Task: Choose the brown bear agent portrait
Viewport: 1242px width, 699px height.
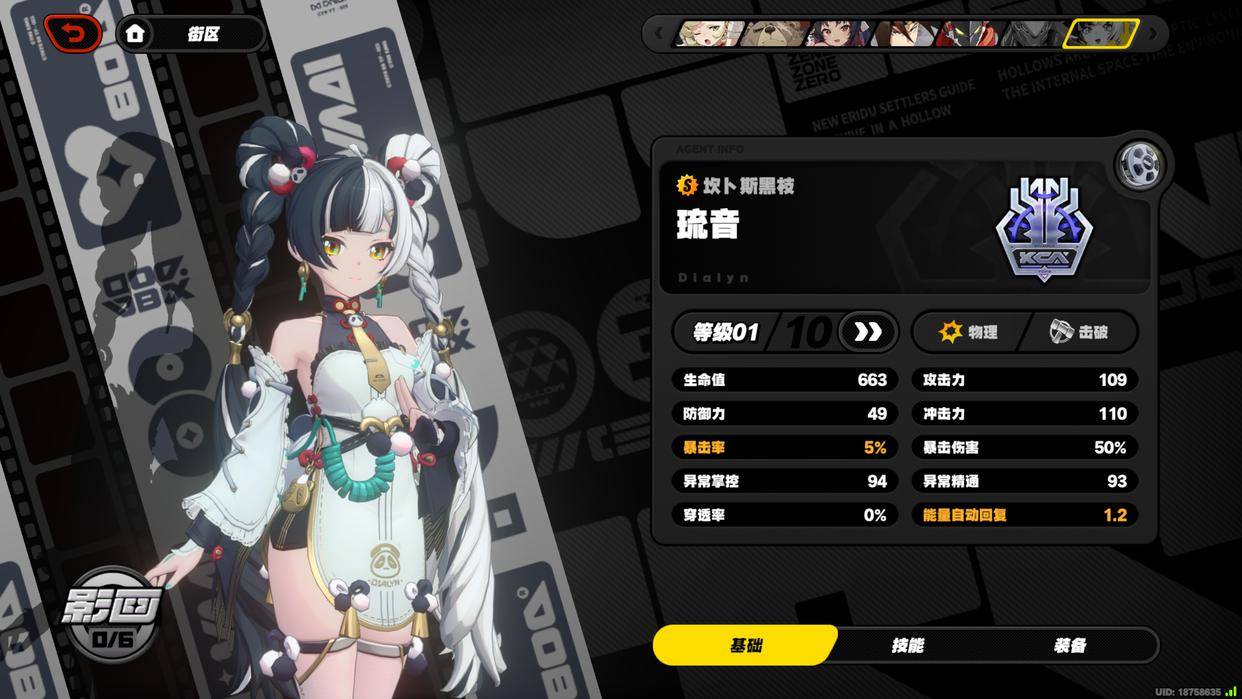Action: coord(772,34)
